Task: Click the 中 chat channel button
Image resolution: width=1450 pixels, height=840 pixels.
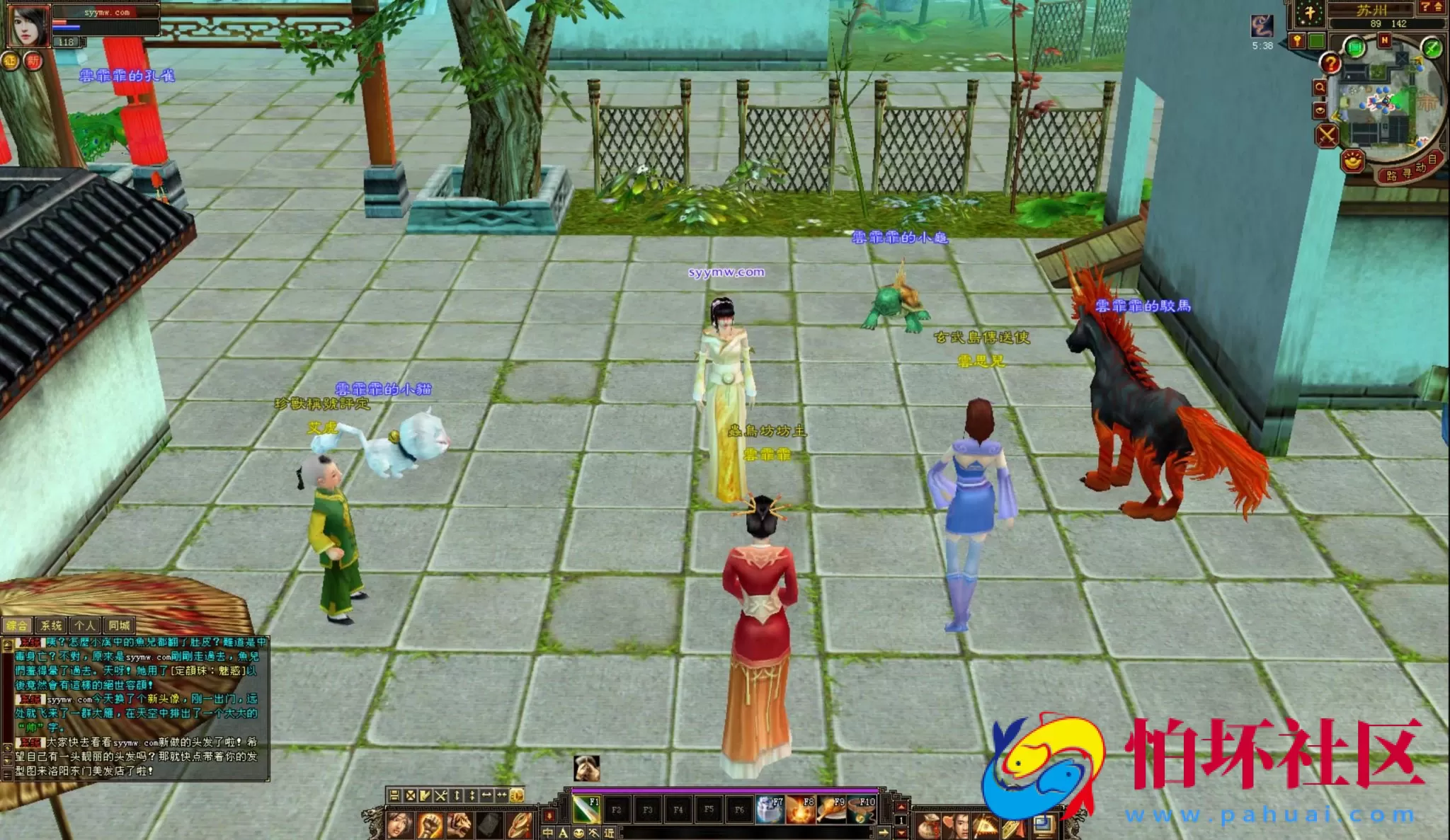Action: pos(548,833)
